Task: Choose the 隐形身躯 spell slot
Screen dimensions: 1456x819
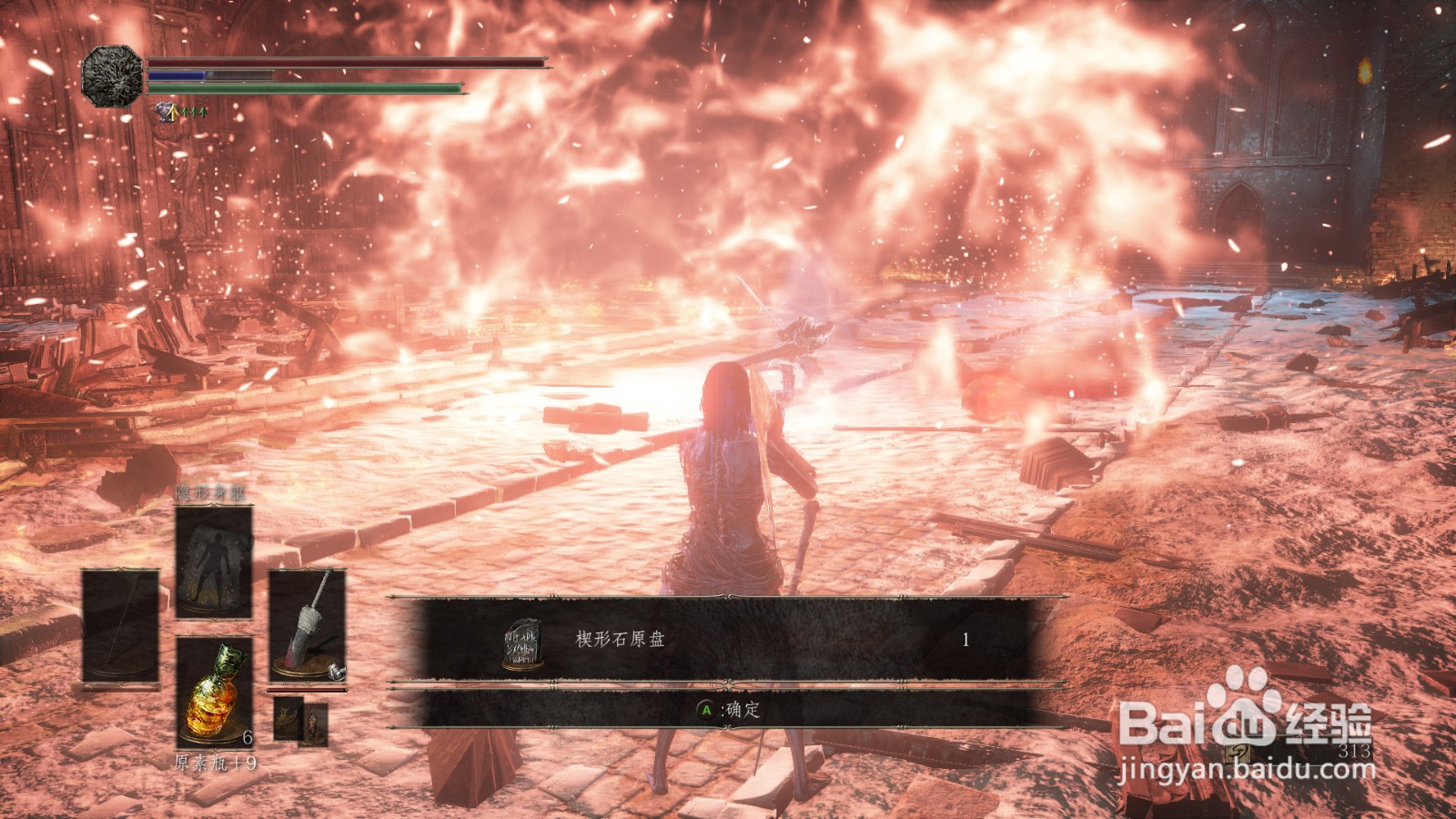Action: 214,561
